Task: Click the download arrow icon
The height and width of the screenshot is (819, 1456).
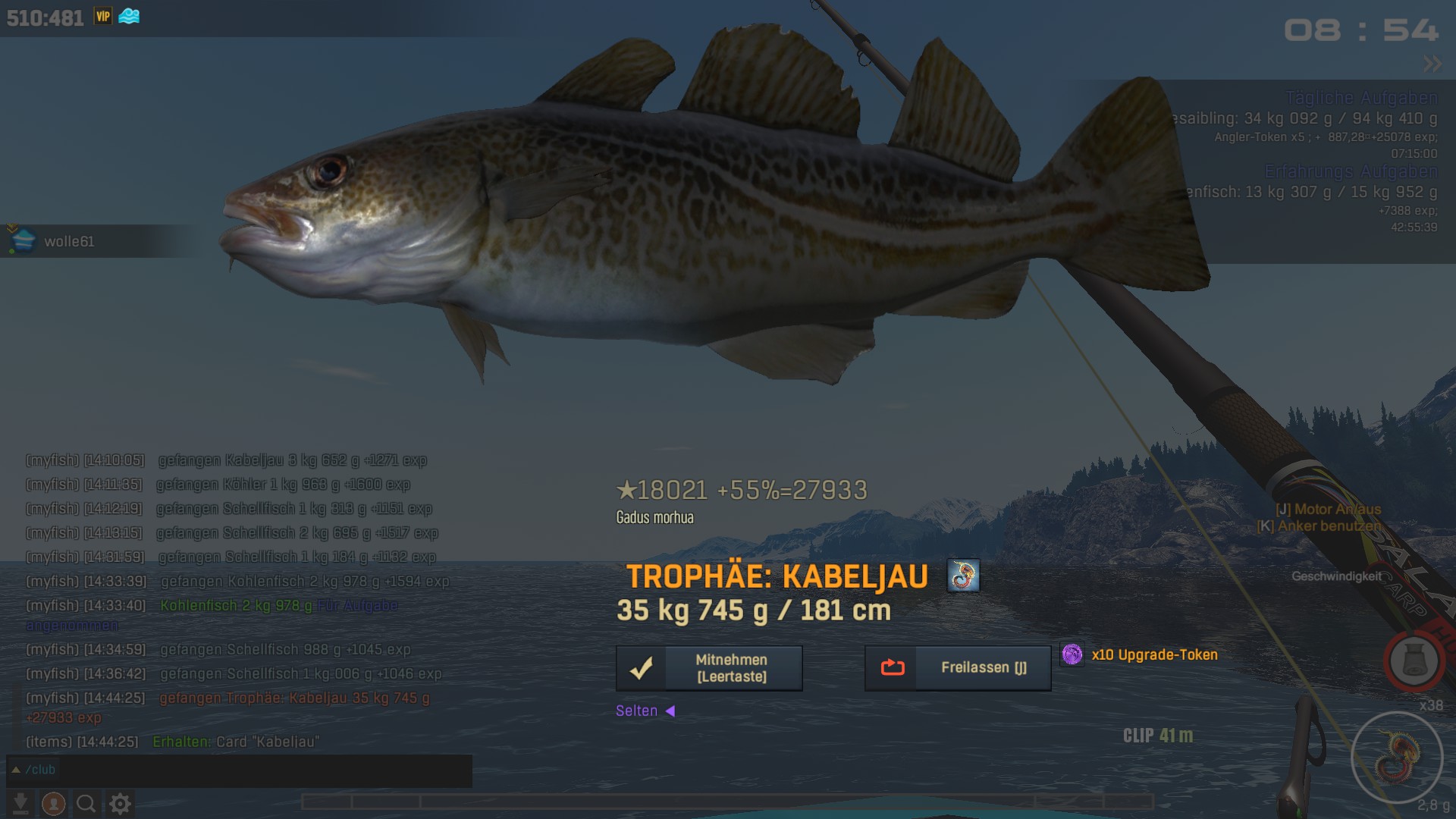Action: pyautogui.click(x=21, y=803)
